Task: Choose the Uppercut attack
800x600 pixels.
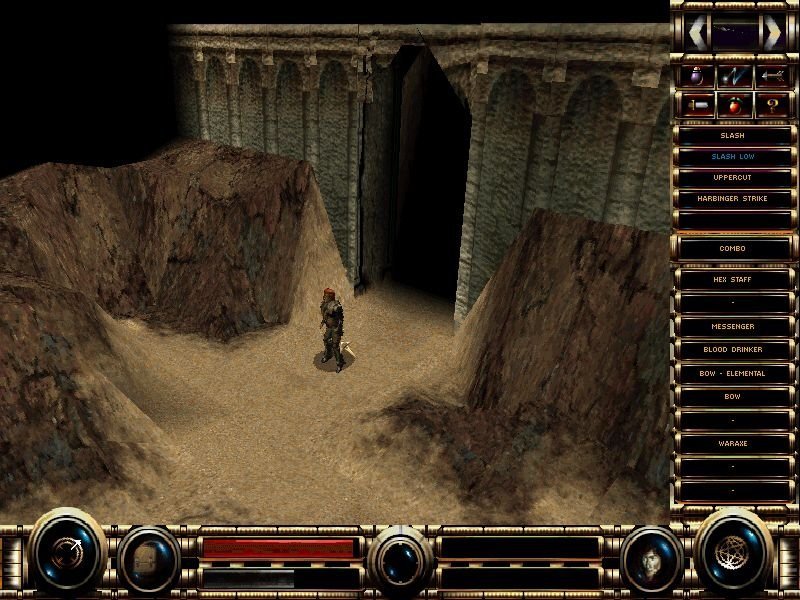Action: [x=733, y=178]
